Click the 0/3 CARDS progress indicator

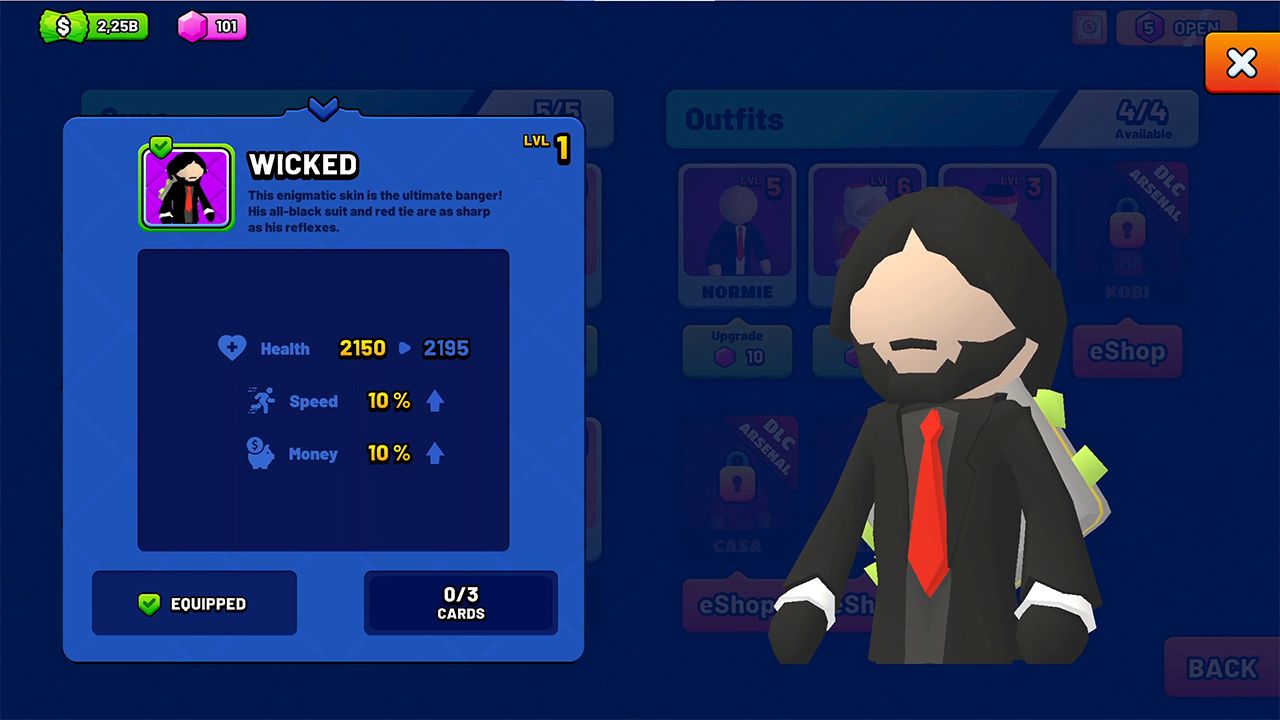pyautogui.click(x=461, y=603)
